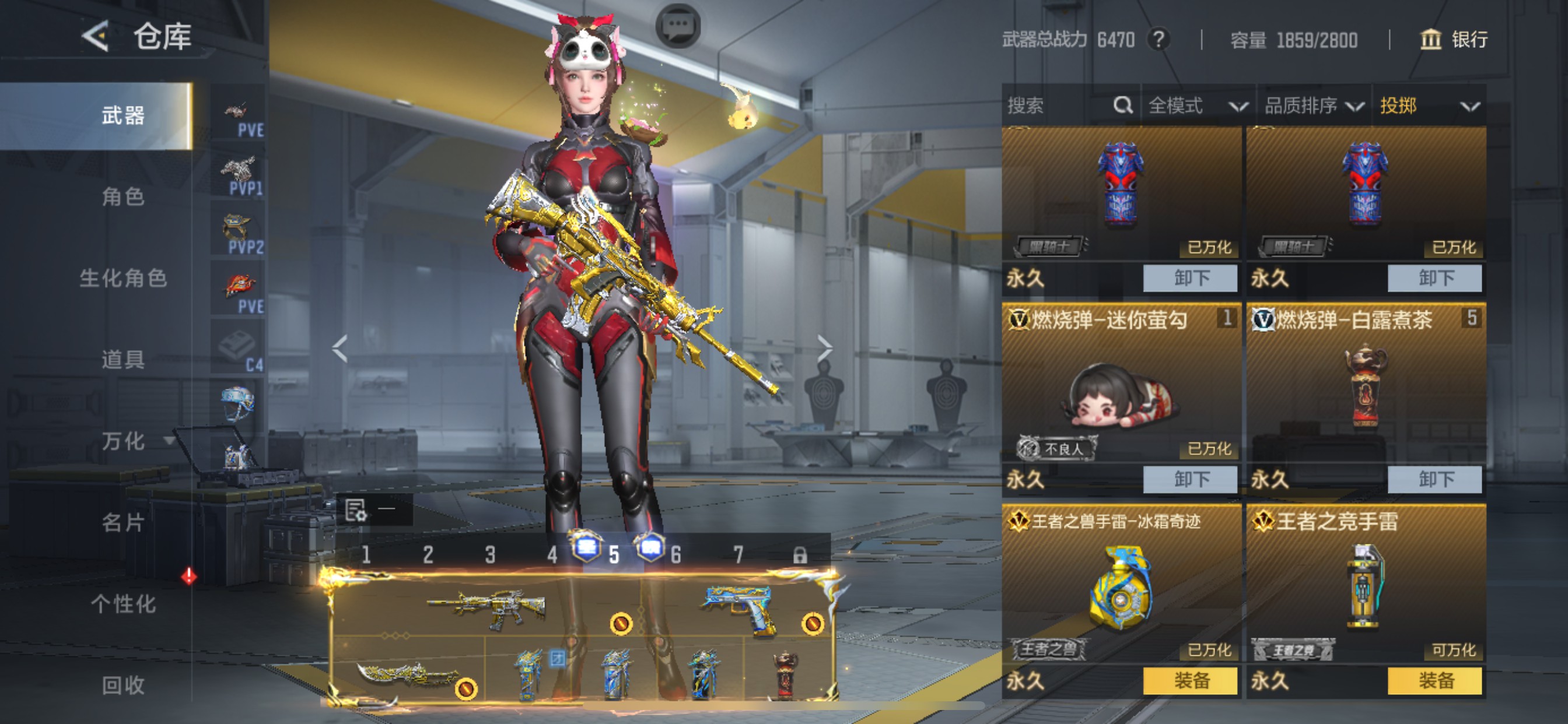Unequip the 燃烧弹-白露煮茶 grenade
The width and height of the screenshot is (1568, 724).
[x=1434, y=479]
